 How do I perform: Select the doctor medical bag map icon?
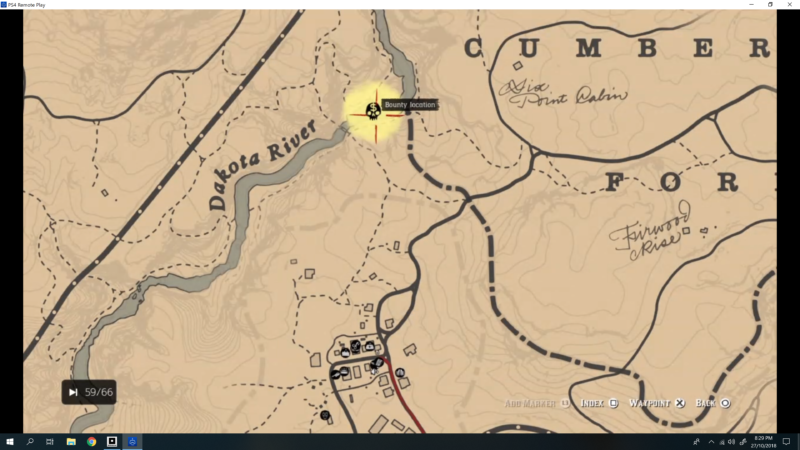pos(370,346)
